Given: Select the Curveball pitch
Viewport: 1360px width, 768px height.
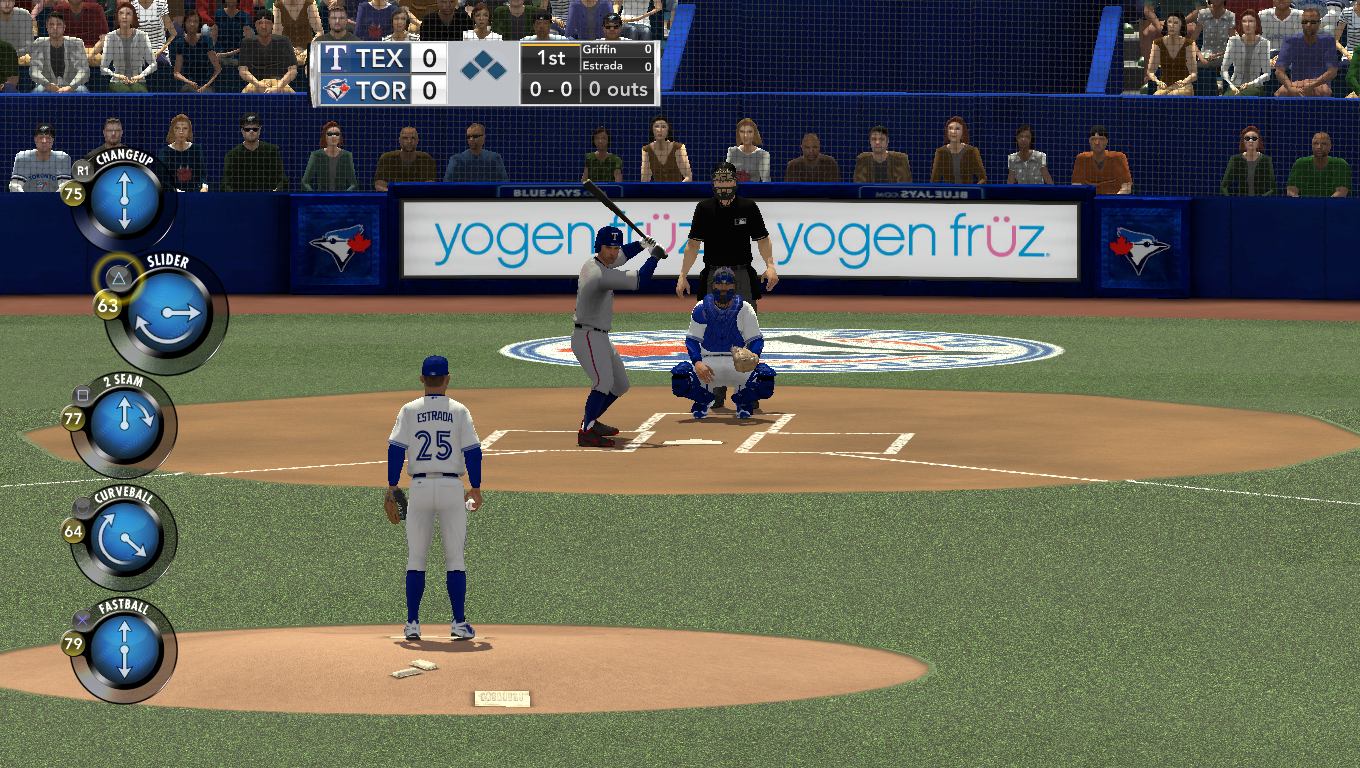Looking at the screenshot, I should [x=125, y=538].
